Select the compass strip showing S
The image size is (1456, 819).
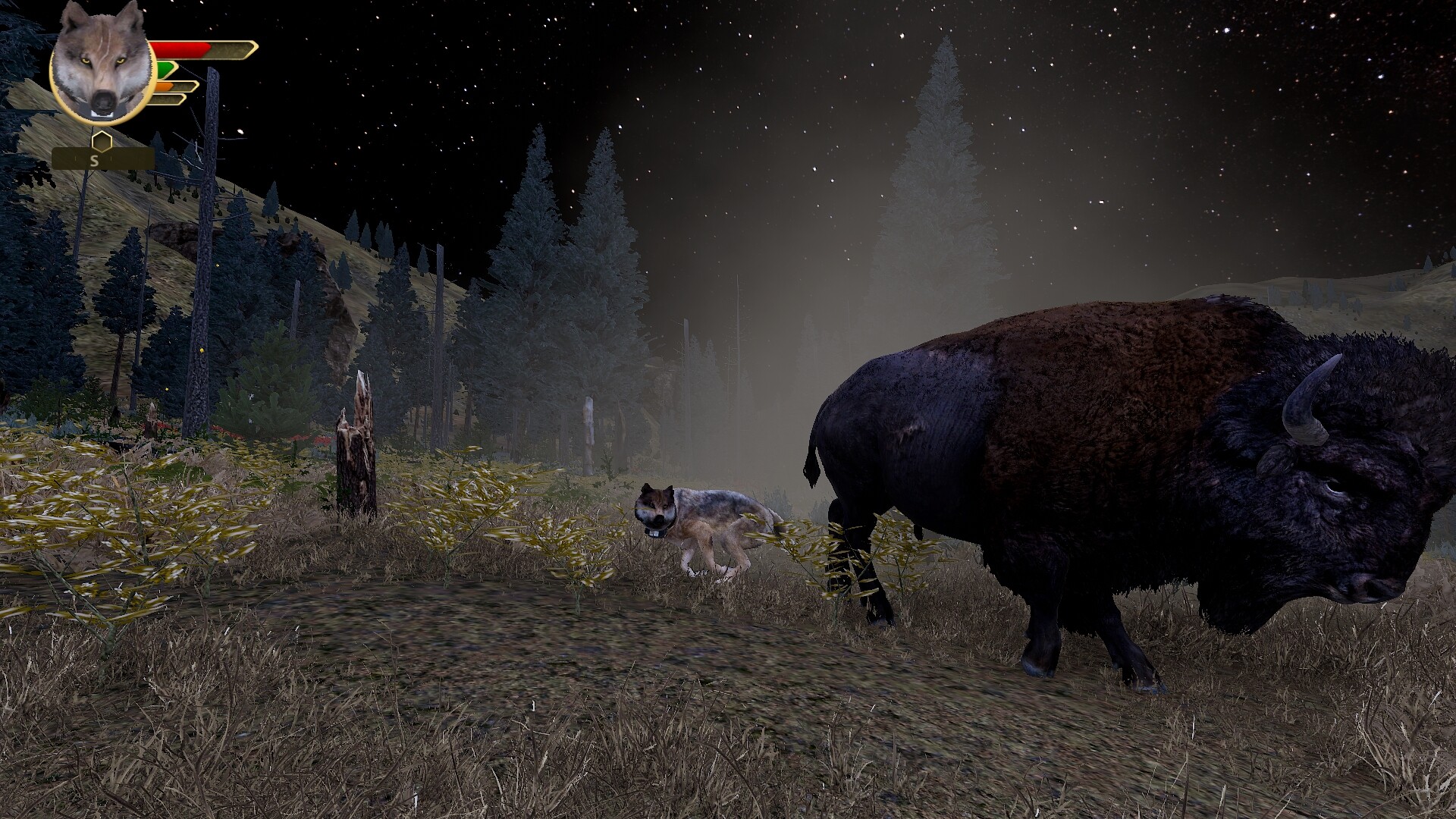click(x=102, y=159)
